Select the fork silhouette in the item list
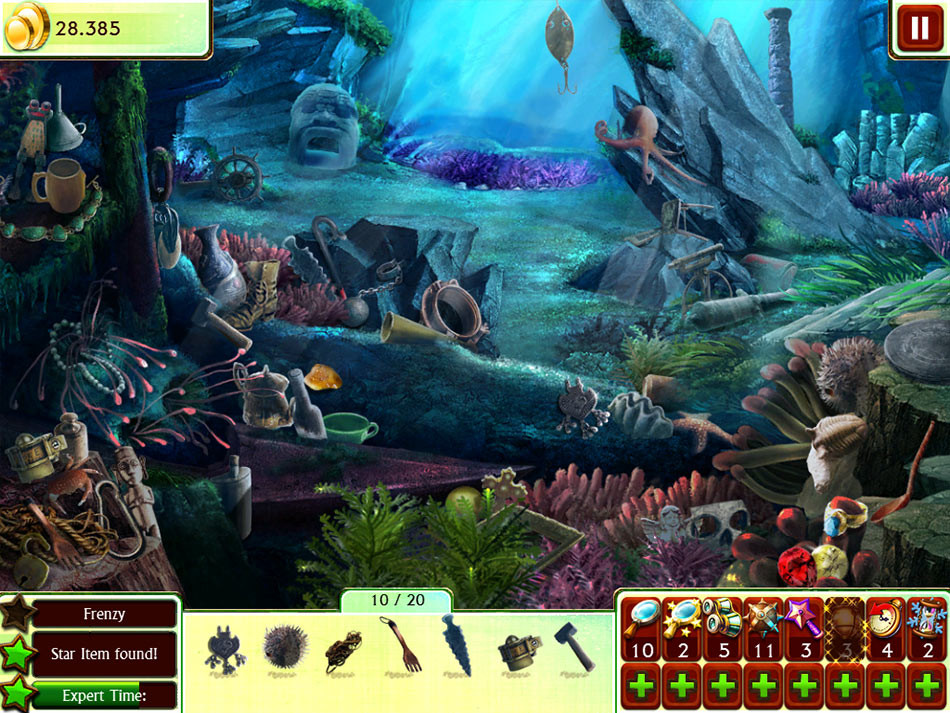The width and height of the screenshot is (950, 713). pyautogui.click(x=400, y=645)
